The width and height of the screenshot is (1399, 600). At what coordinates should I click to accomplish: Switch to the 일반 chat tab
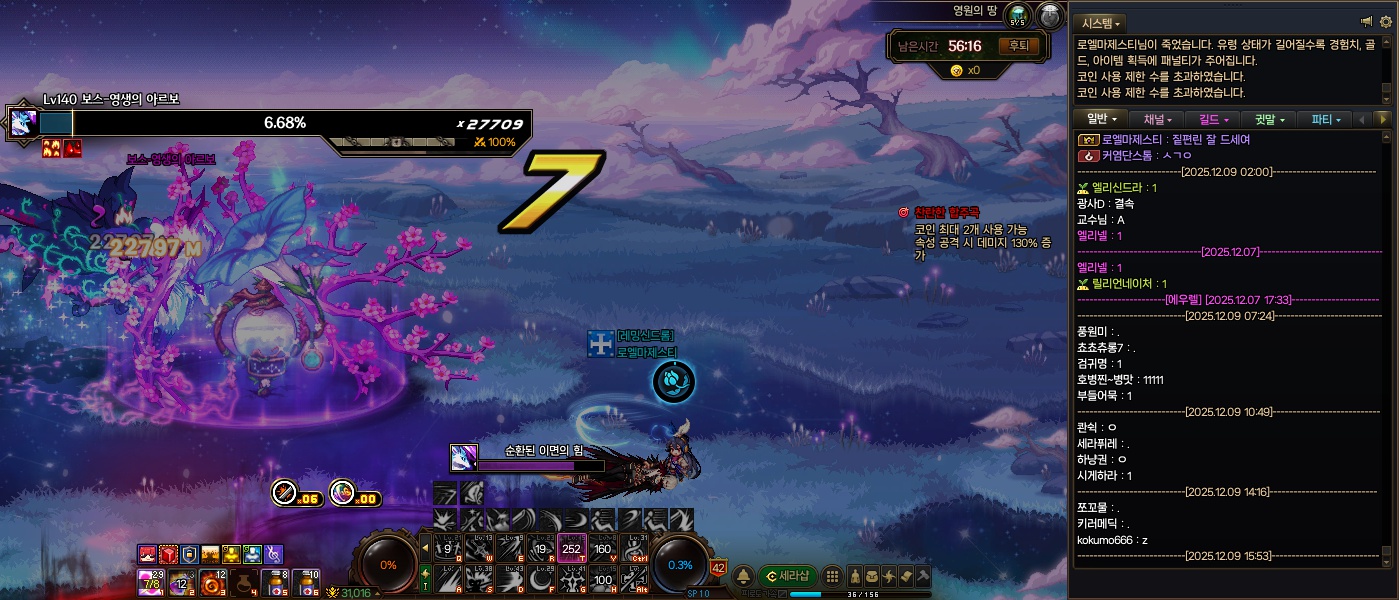[1102, 119]
